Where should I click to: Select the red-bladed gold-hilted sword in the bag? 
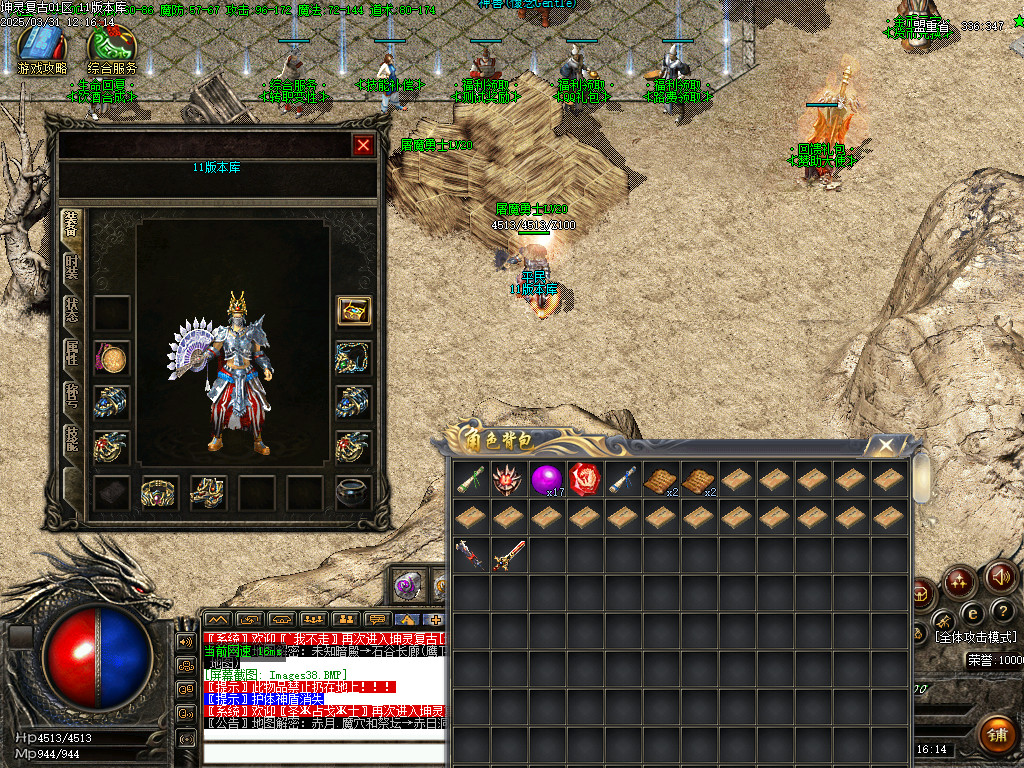click(509, 555)
